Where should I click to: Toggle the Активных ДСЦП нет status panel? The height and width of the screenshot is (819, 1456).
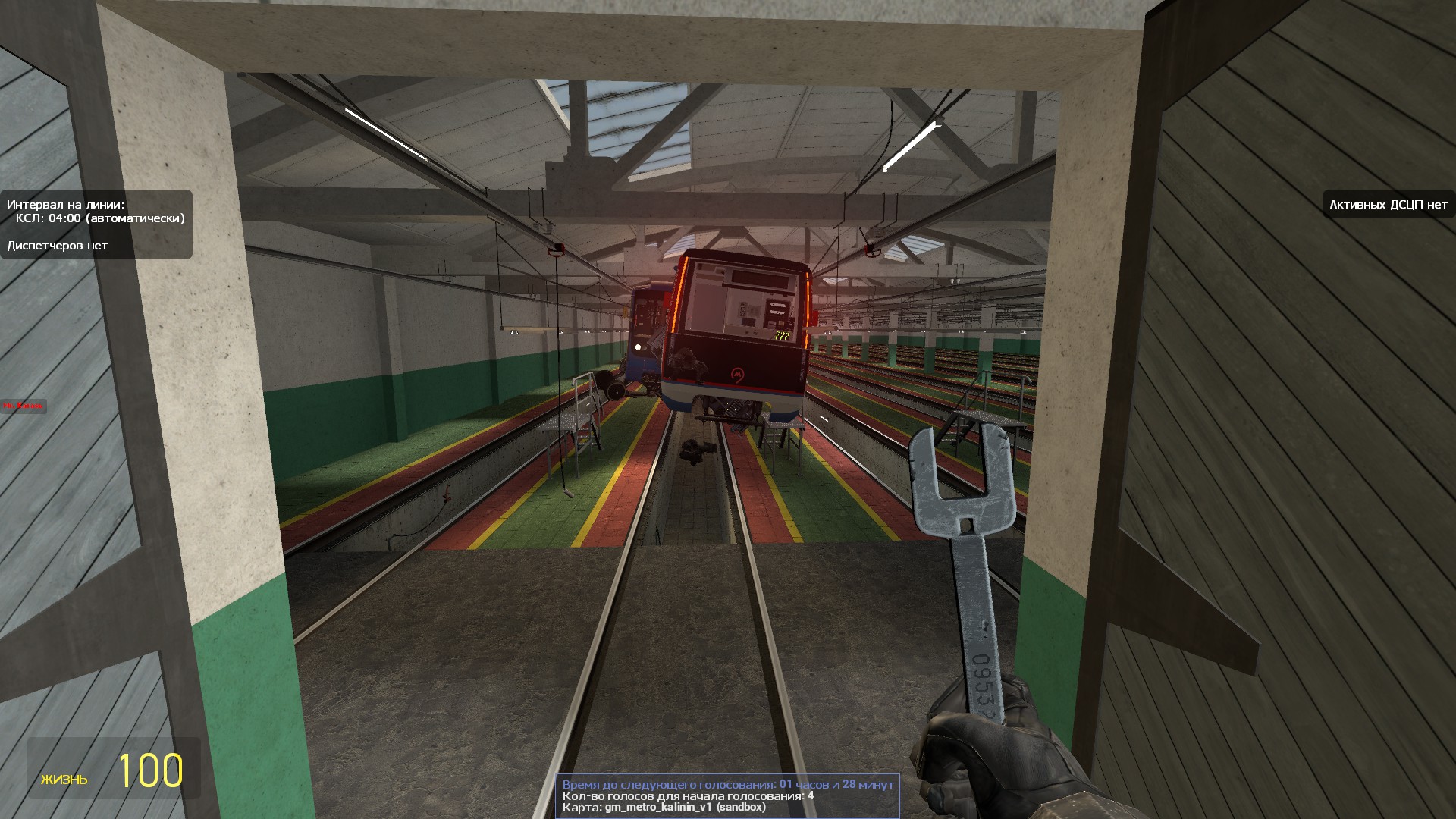click(x=1388, y=205)
